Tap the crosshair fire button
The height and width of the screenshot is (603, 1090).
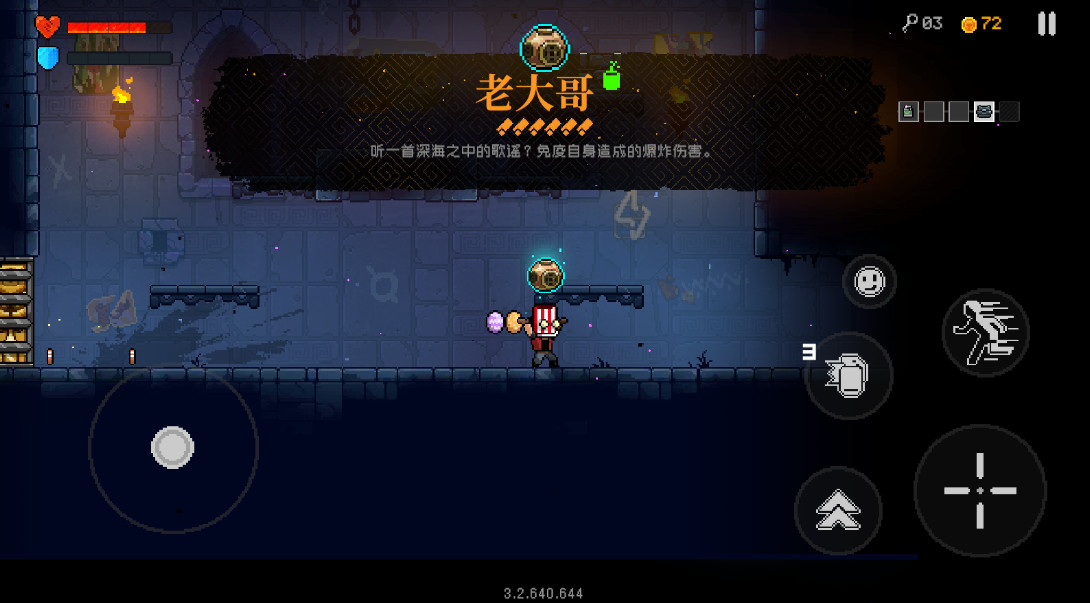(x=979, y=490)
